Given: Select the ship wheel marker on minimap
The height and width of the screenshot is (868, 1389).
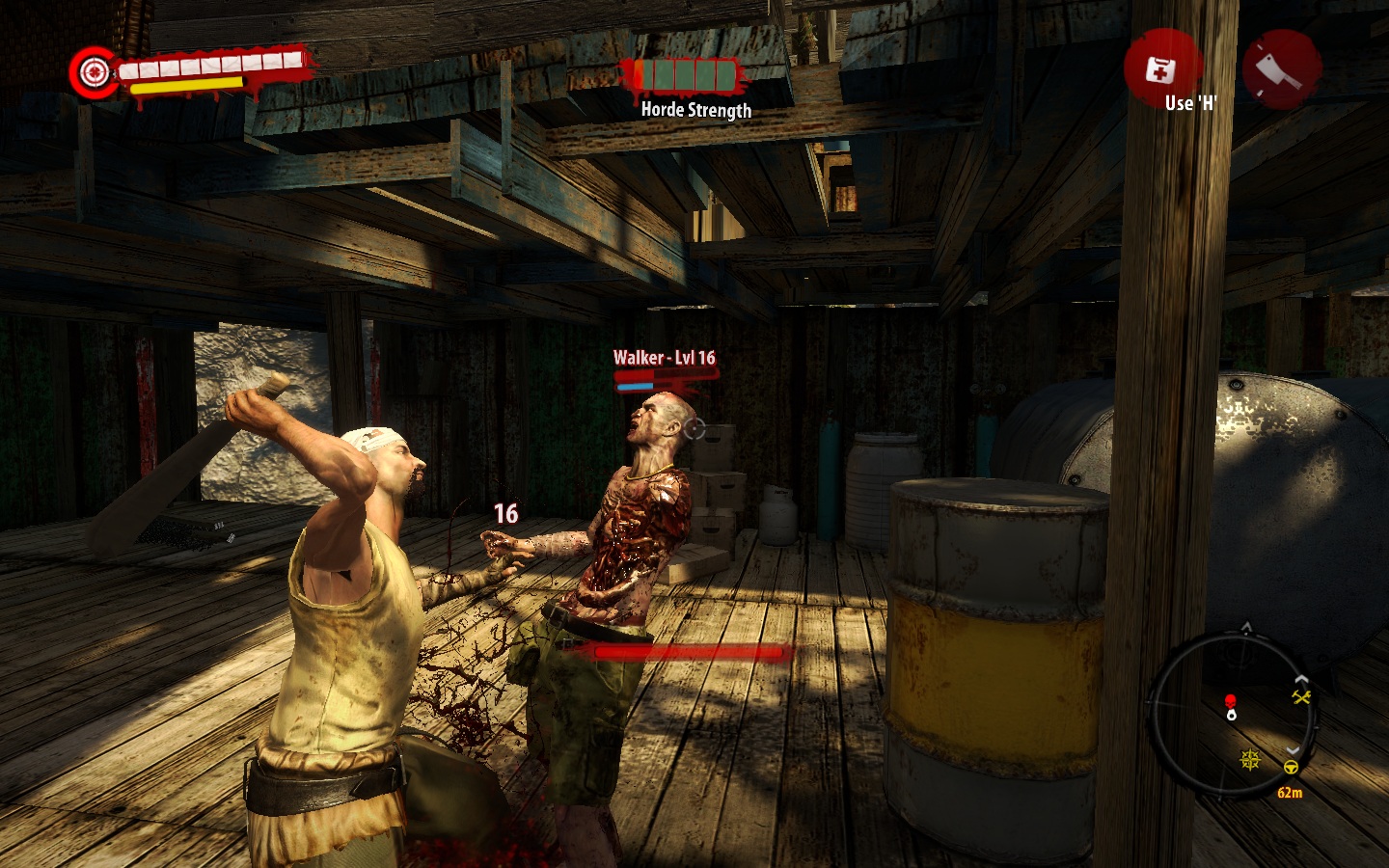Looking at the screenshot, I should (x=1251, y=760).
